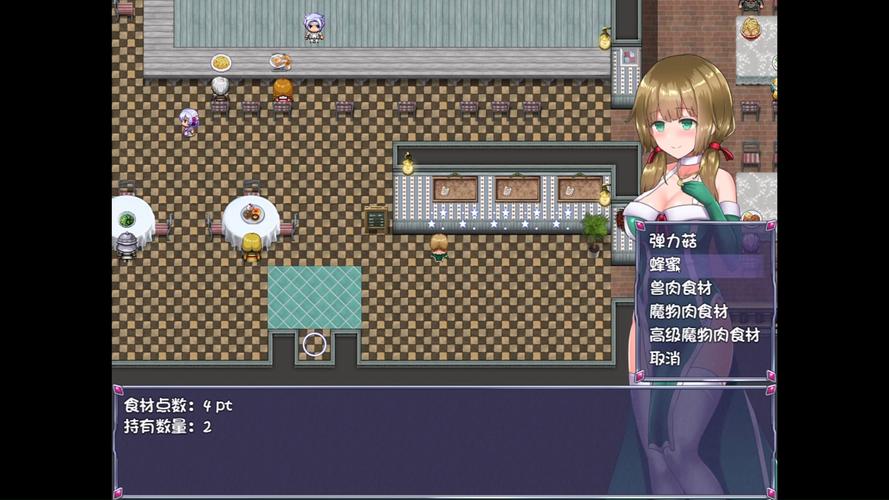
Task: Select 魔物肉食材 in the menu
Action: (688, 312)
